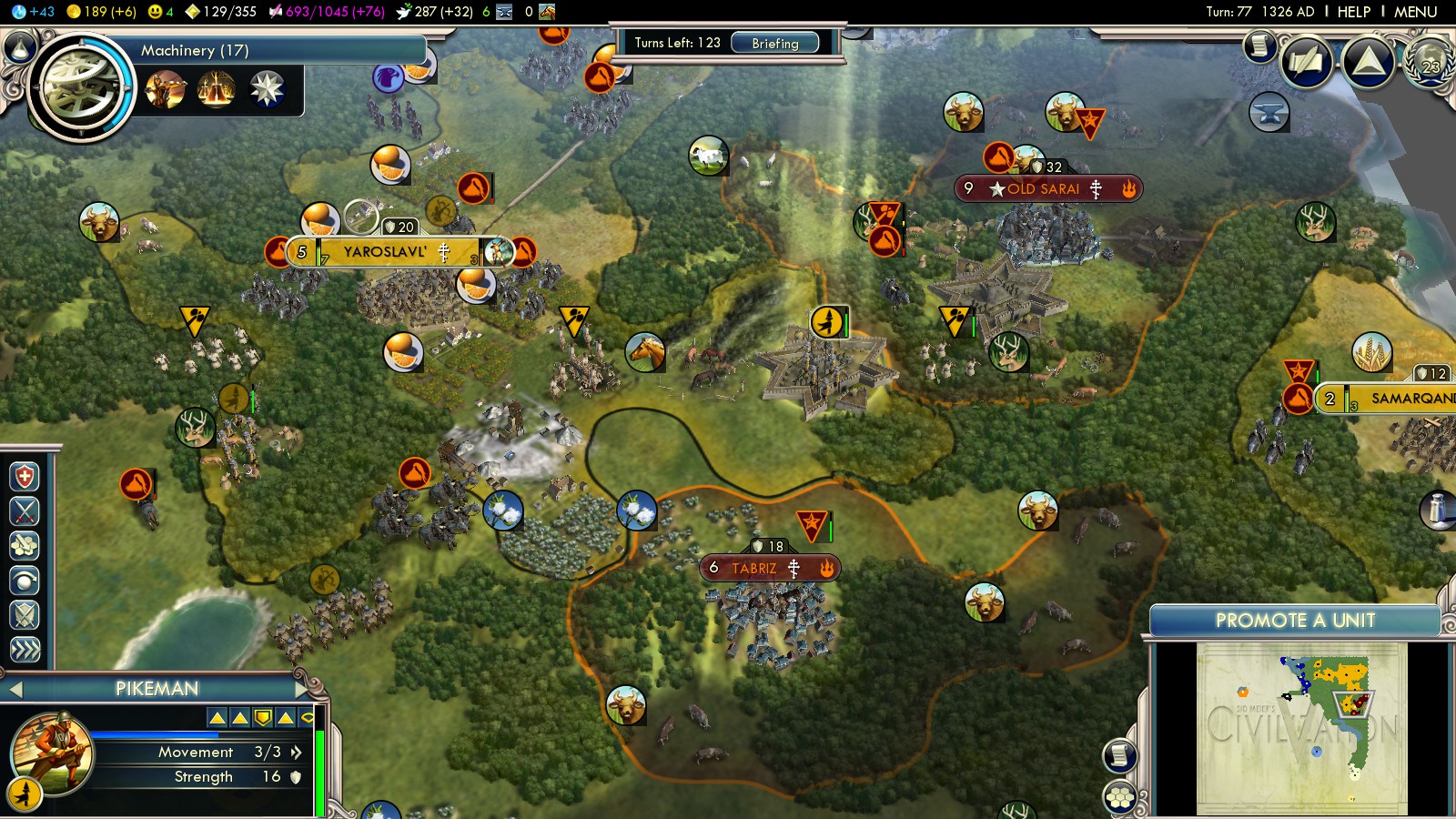Open the advisors globe with laurel wreath
Screen dimensions: 1456x819
[x=1430, y=62]
